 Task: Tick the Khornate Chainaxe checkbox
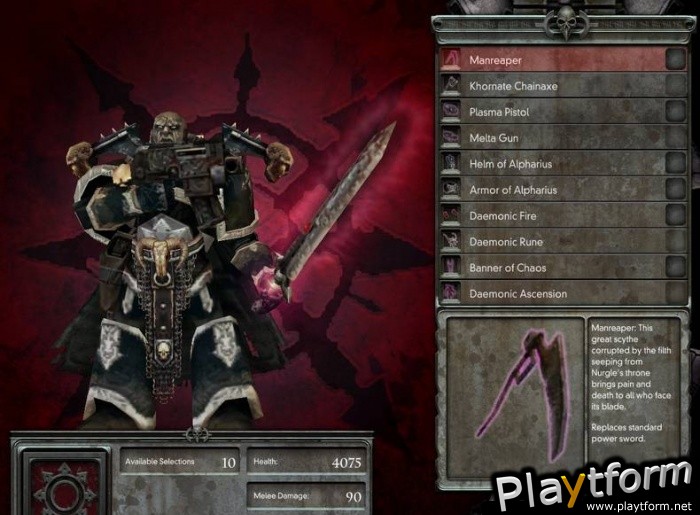click(676, 86)
